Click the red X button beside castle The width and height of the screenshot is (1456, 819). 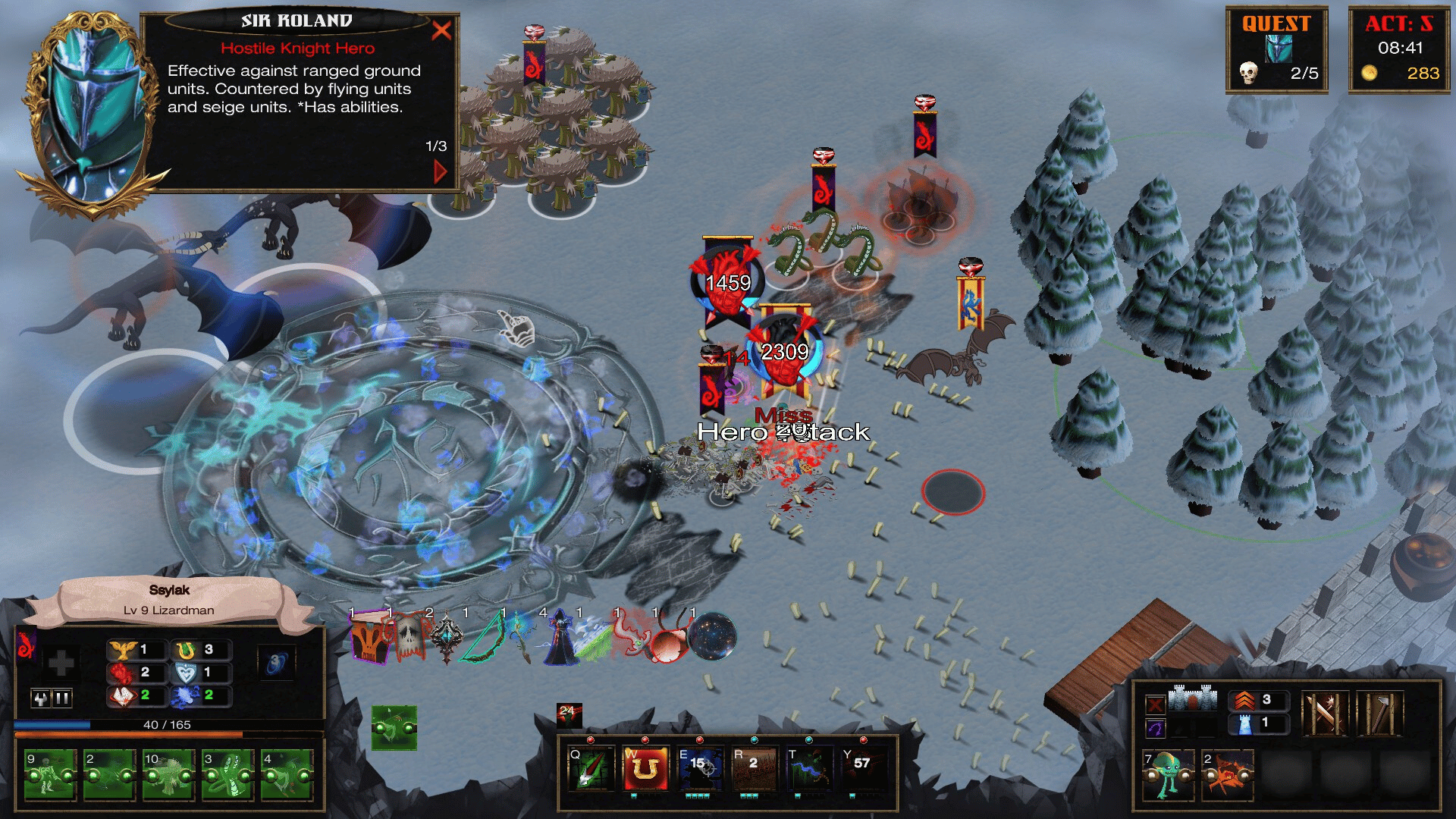(1155, 705)
